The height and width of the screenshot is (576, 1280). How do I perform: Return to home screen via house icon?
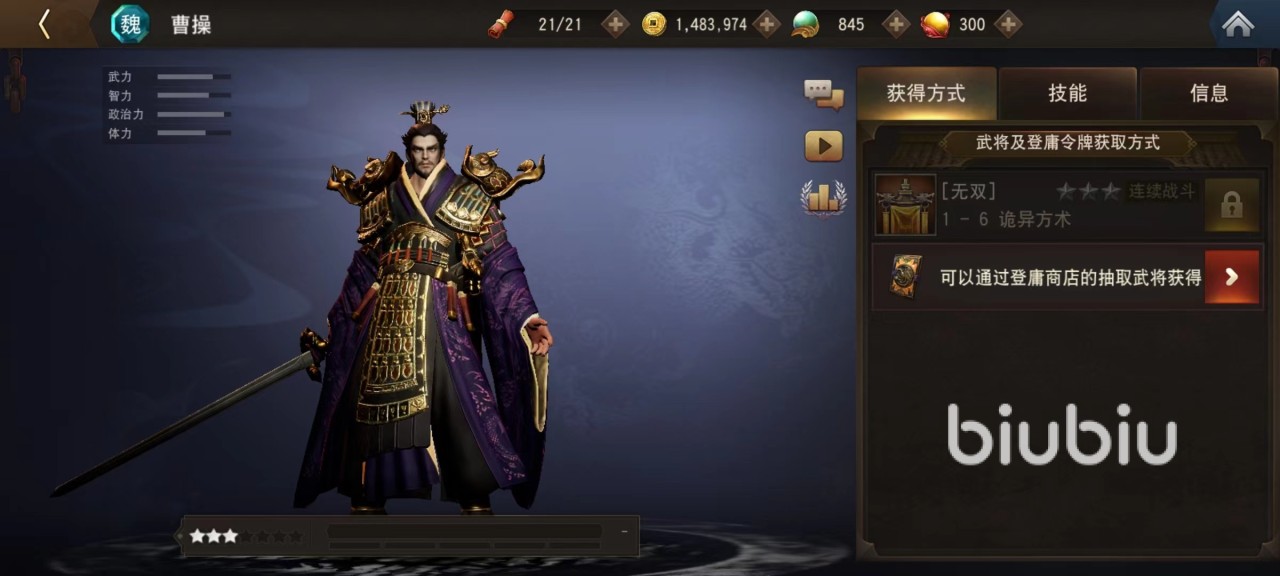coord(1238,24)
